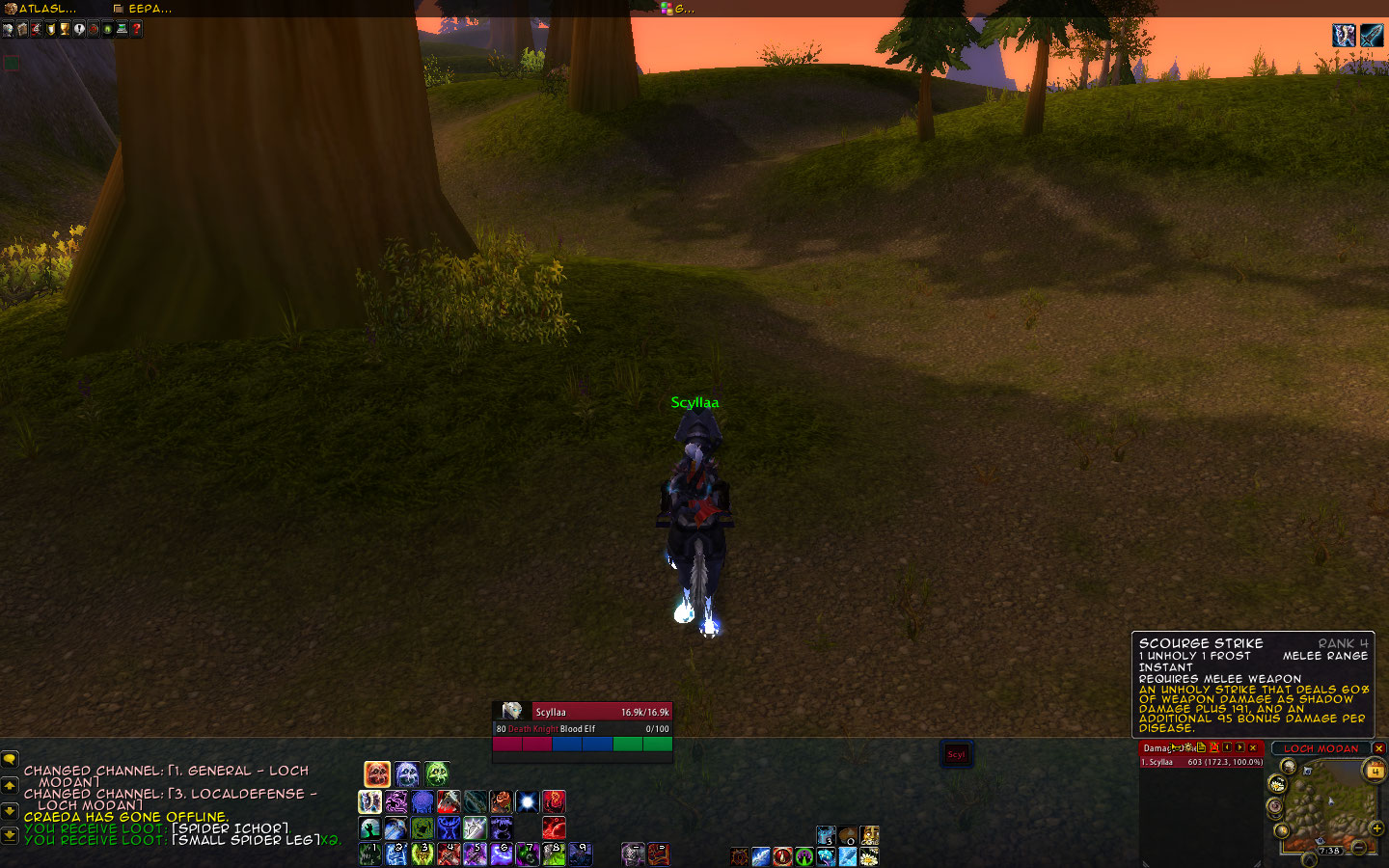Switch to the green skull presence
The width and height of the screenshot is (1389, 868).
[x=437, y=773]
